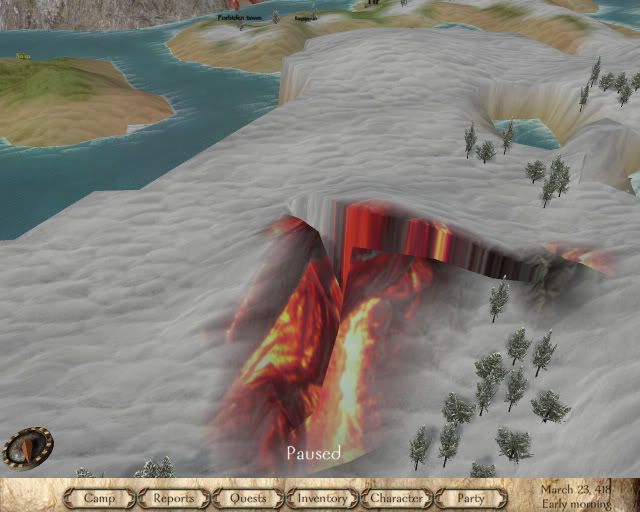Open the Inventory screen
Viewport: 640px width, 512px height.
(322, 497)
